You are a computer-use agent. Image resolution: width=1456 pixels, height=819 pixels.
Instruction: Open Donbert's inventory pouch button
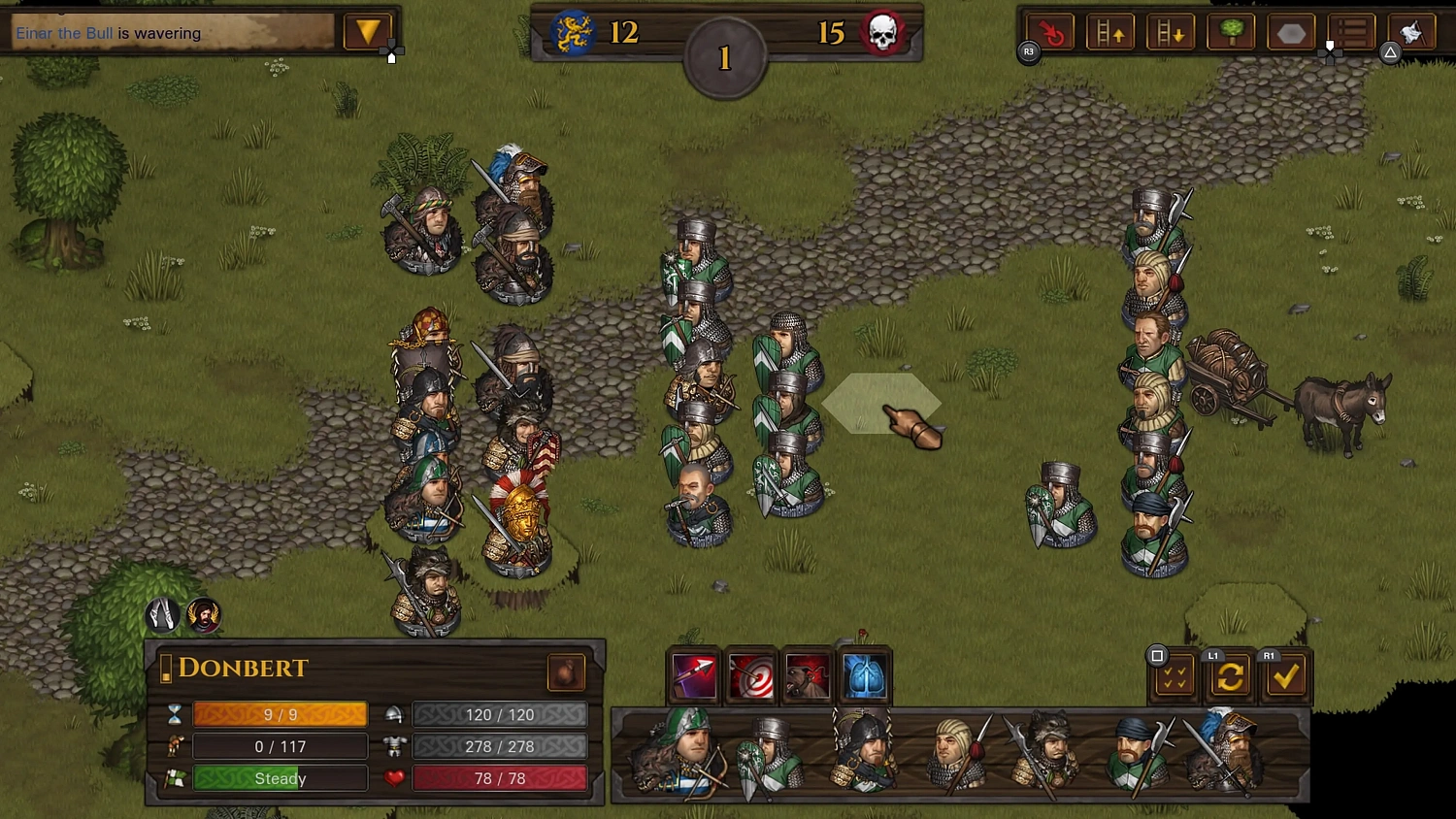pyautogui.click(x=566, y=672)
